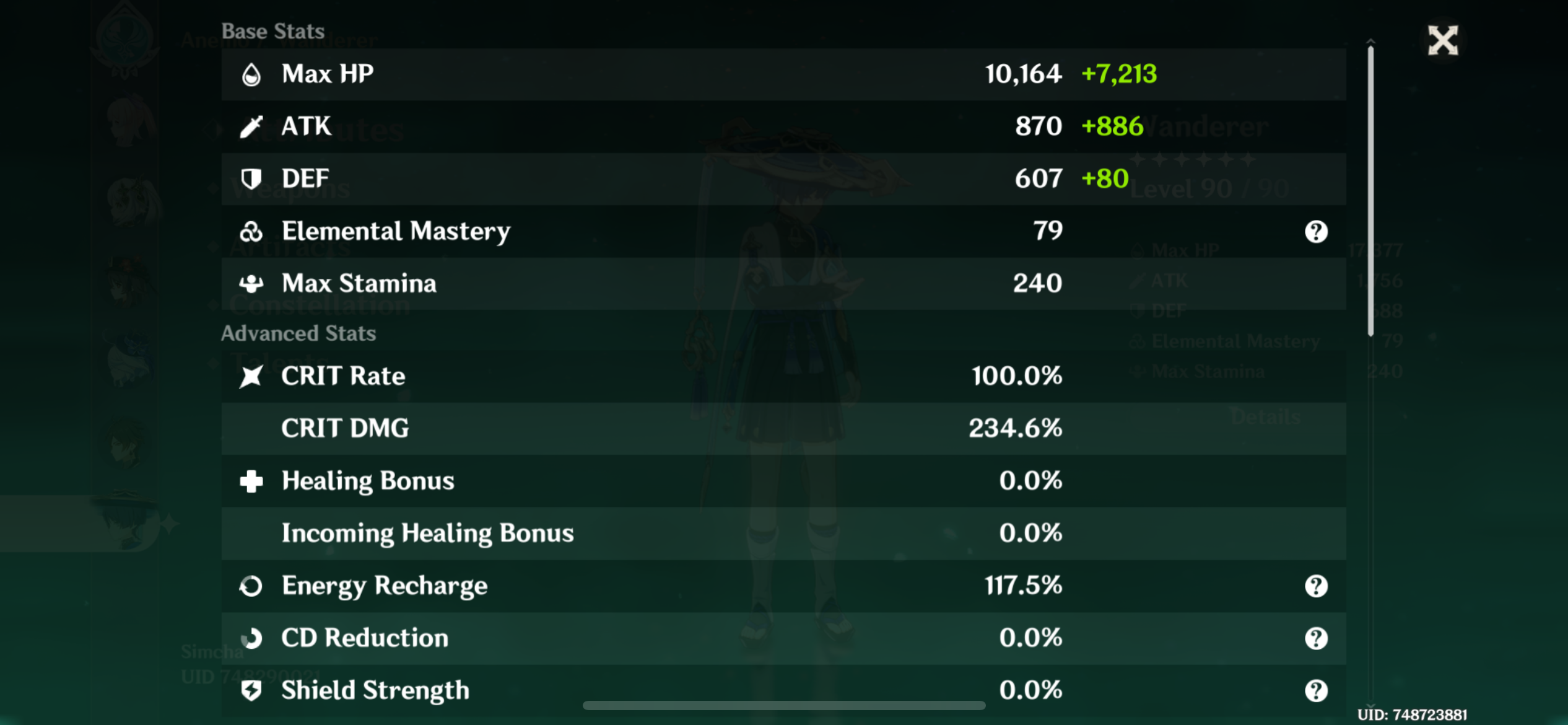Open the Shield Strength help tooltip
This screenshot has width=1568, height=725.
point(1317,690)
